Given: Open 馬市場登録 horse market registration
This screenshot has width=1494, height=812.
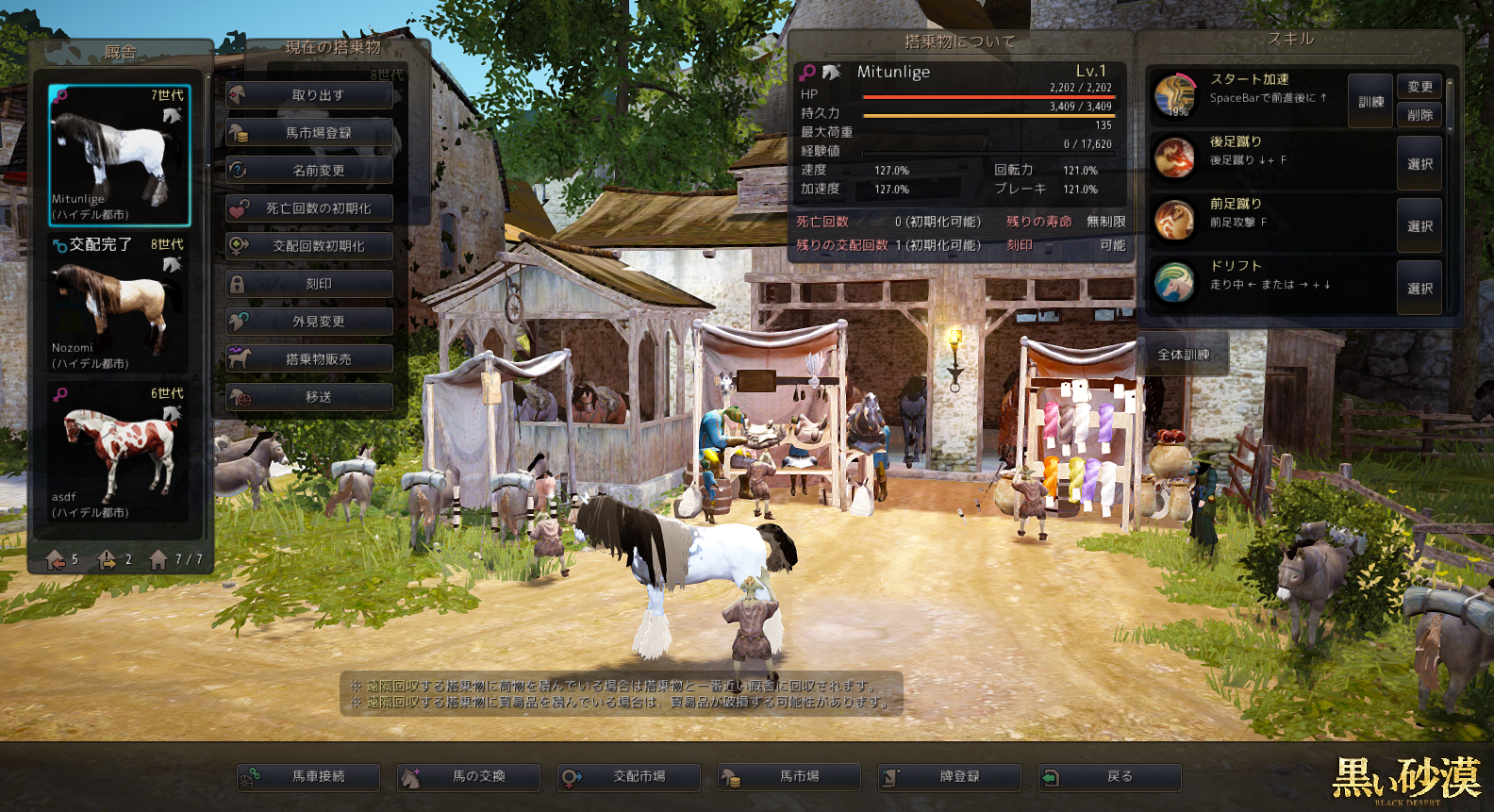Looking at the screenshot, I should (309, 133).
